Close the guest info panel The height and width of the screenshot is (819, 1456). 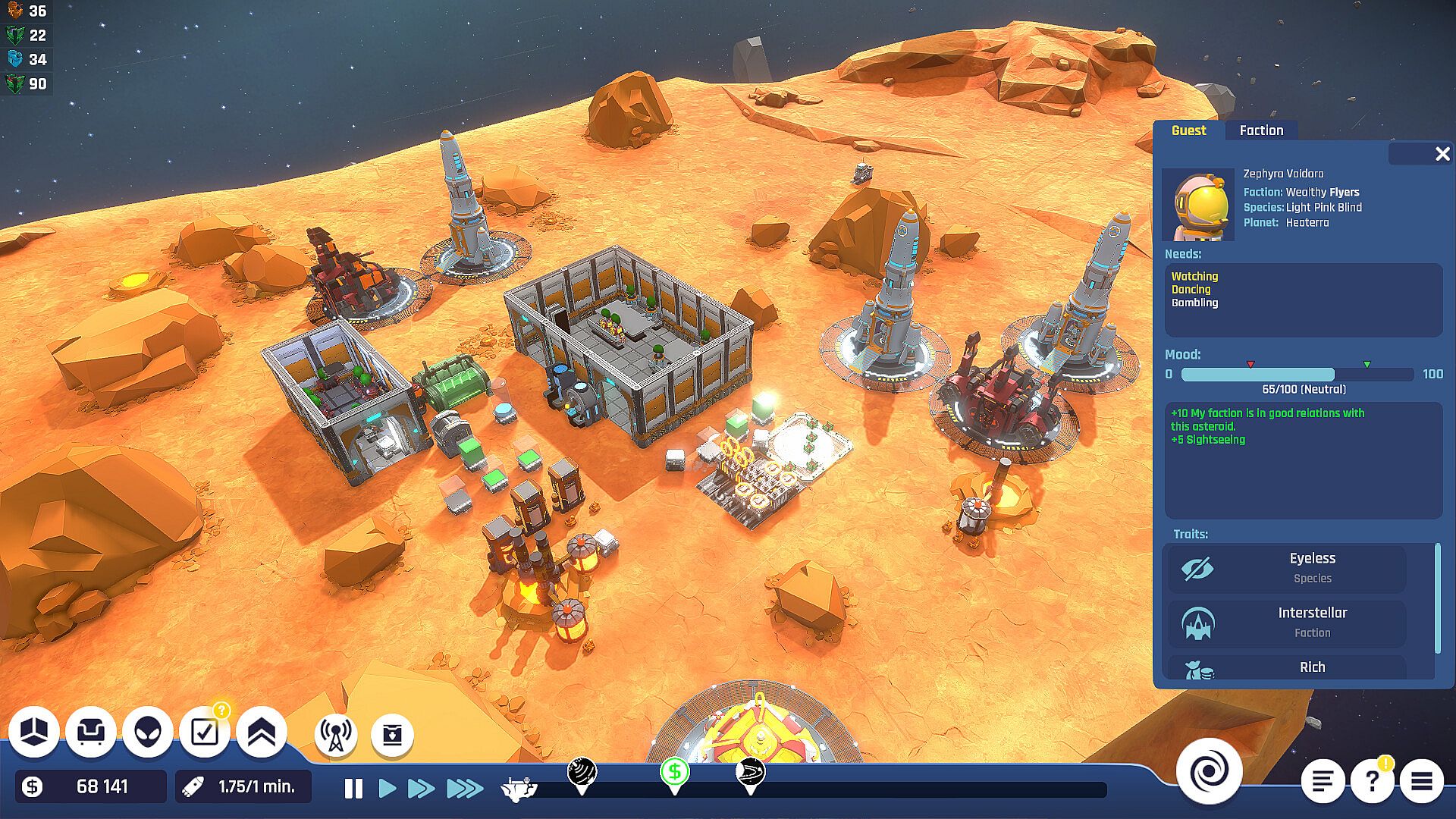1442,155
